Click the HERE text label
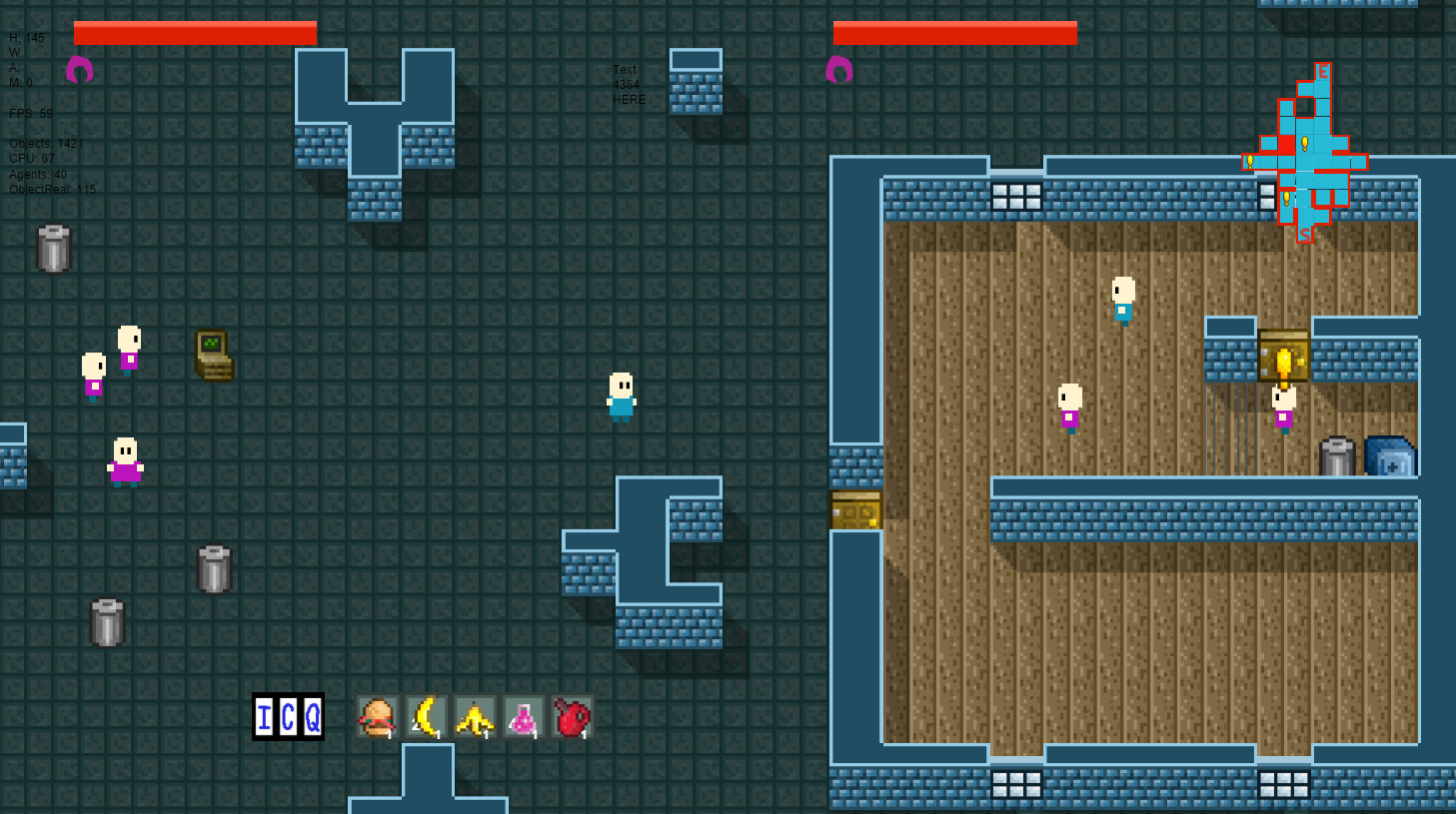 628,99
